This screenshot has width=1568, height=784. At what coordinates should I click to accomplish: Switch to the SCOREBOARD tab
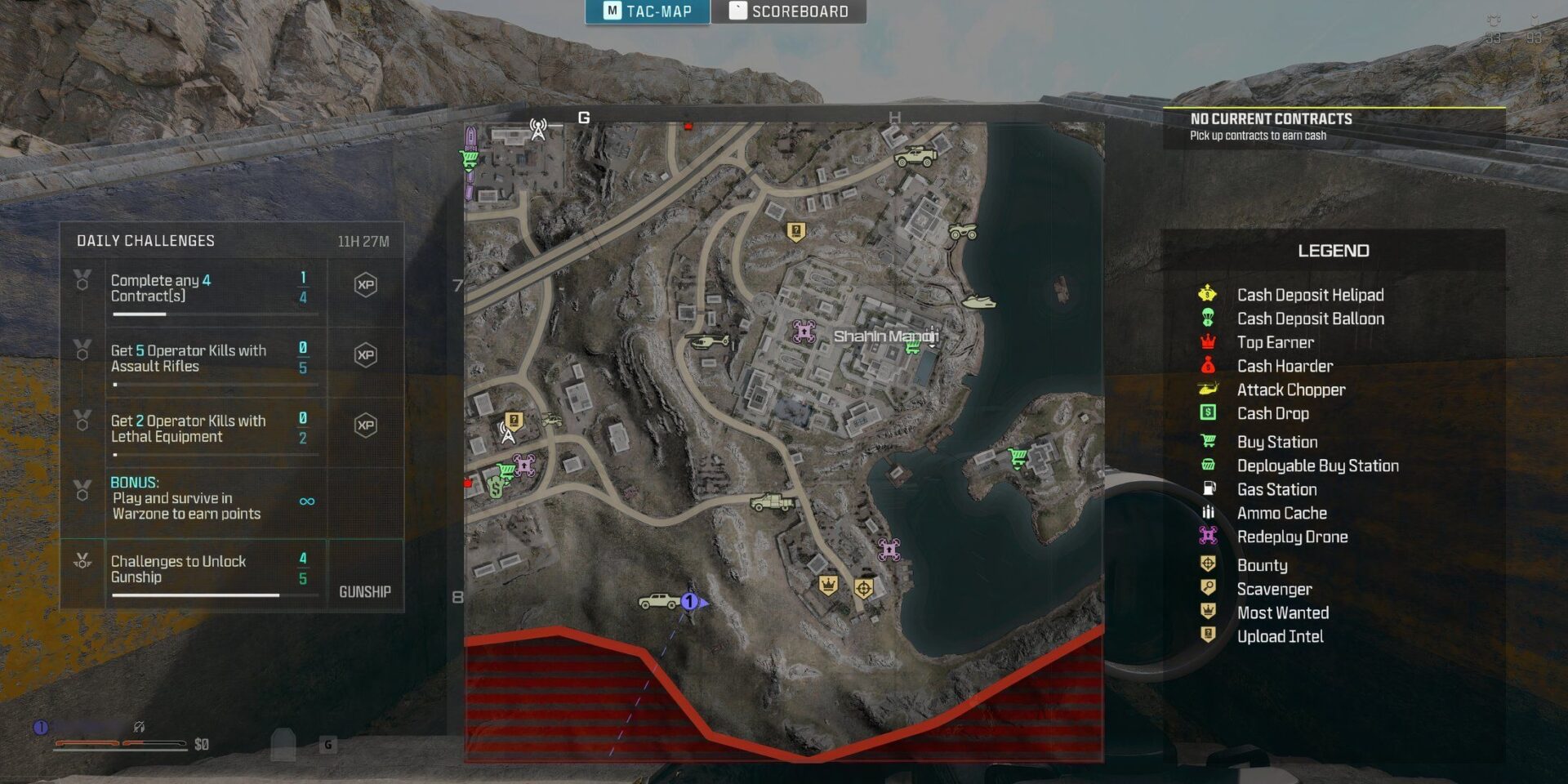coord(789,11)
